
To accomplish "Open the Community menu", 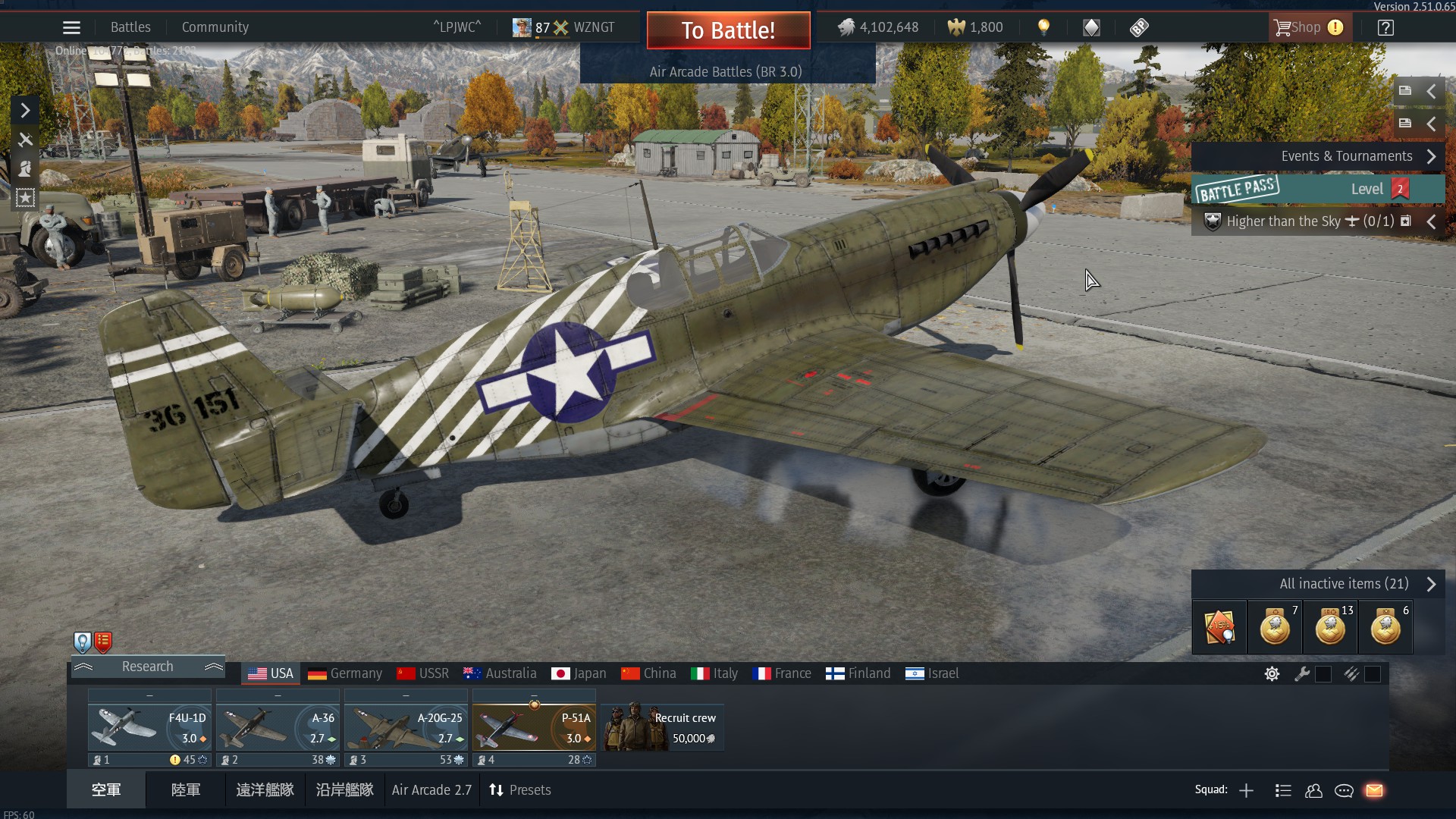I will click(215, 27).
